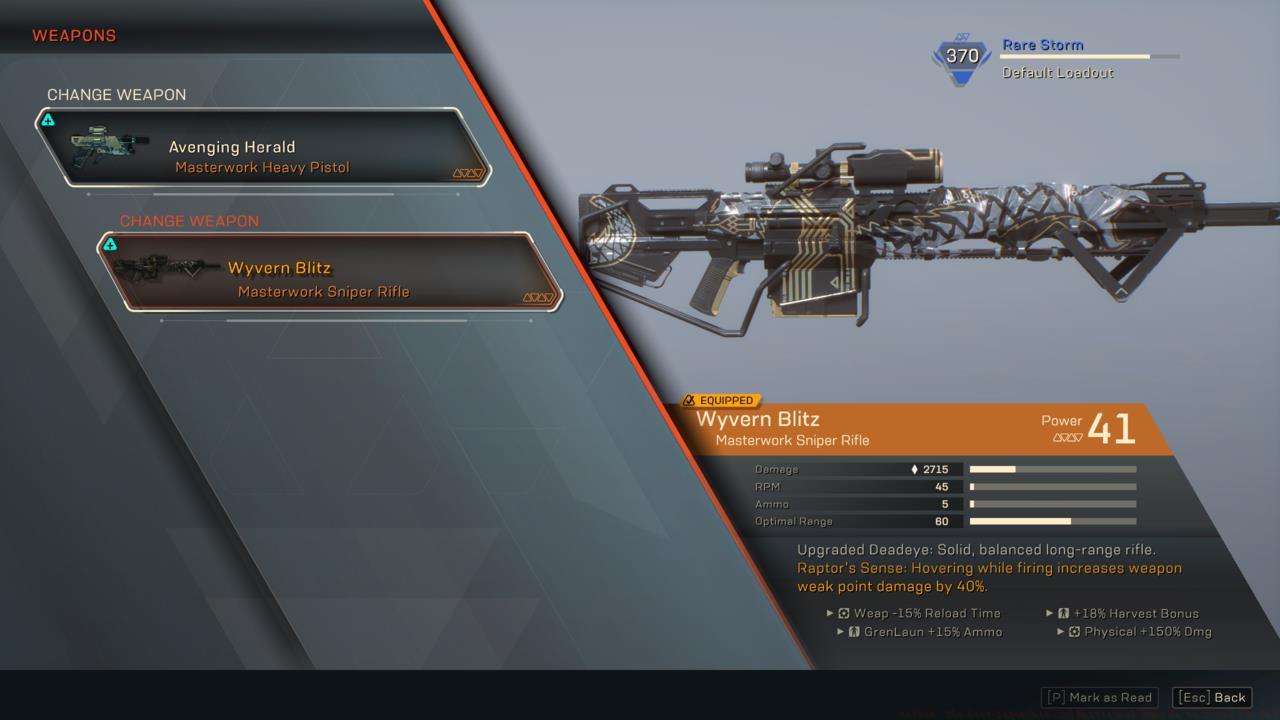
Task: Click the Mark as Read button
Action: (1099, 697)
